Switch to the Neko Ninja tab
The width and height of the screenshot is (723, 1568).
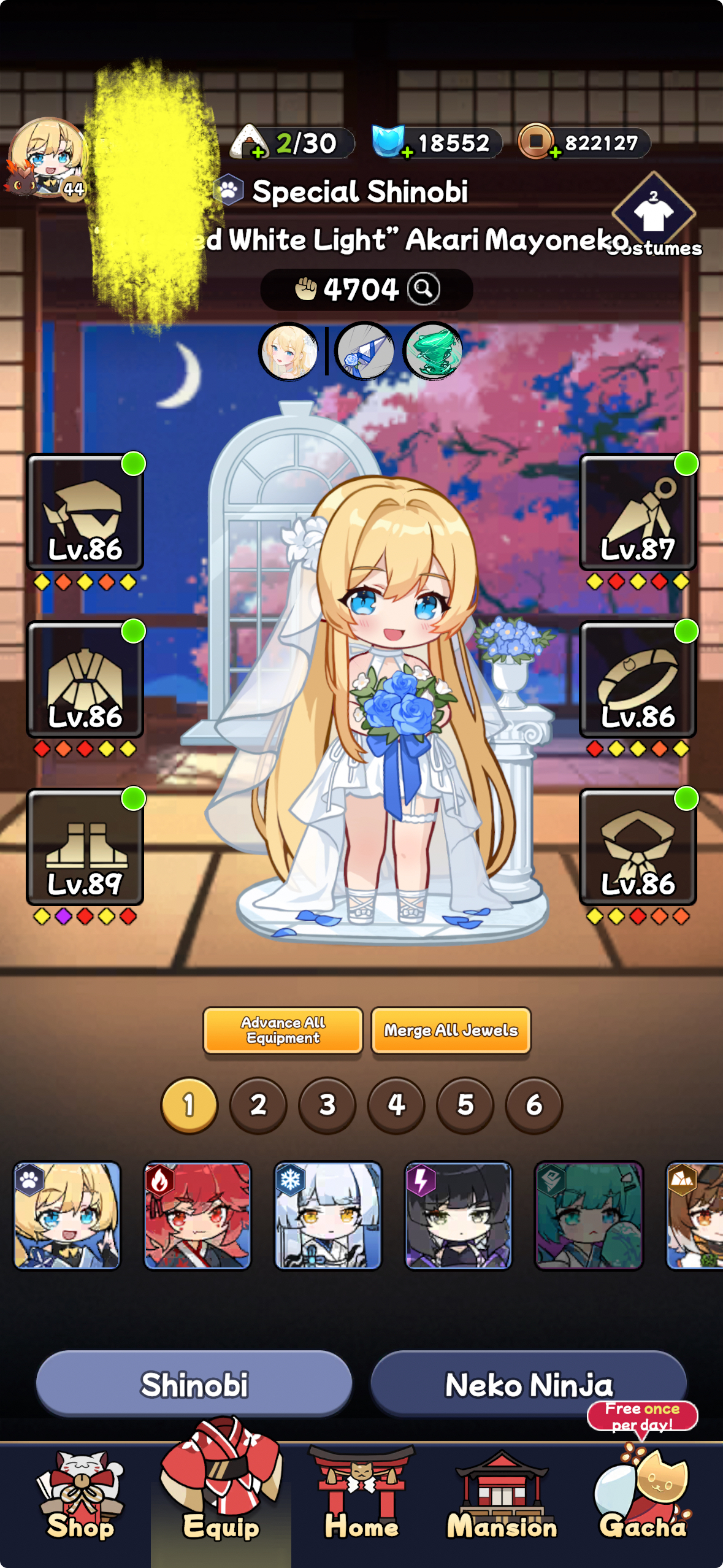(528, 1383)
